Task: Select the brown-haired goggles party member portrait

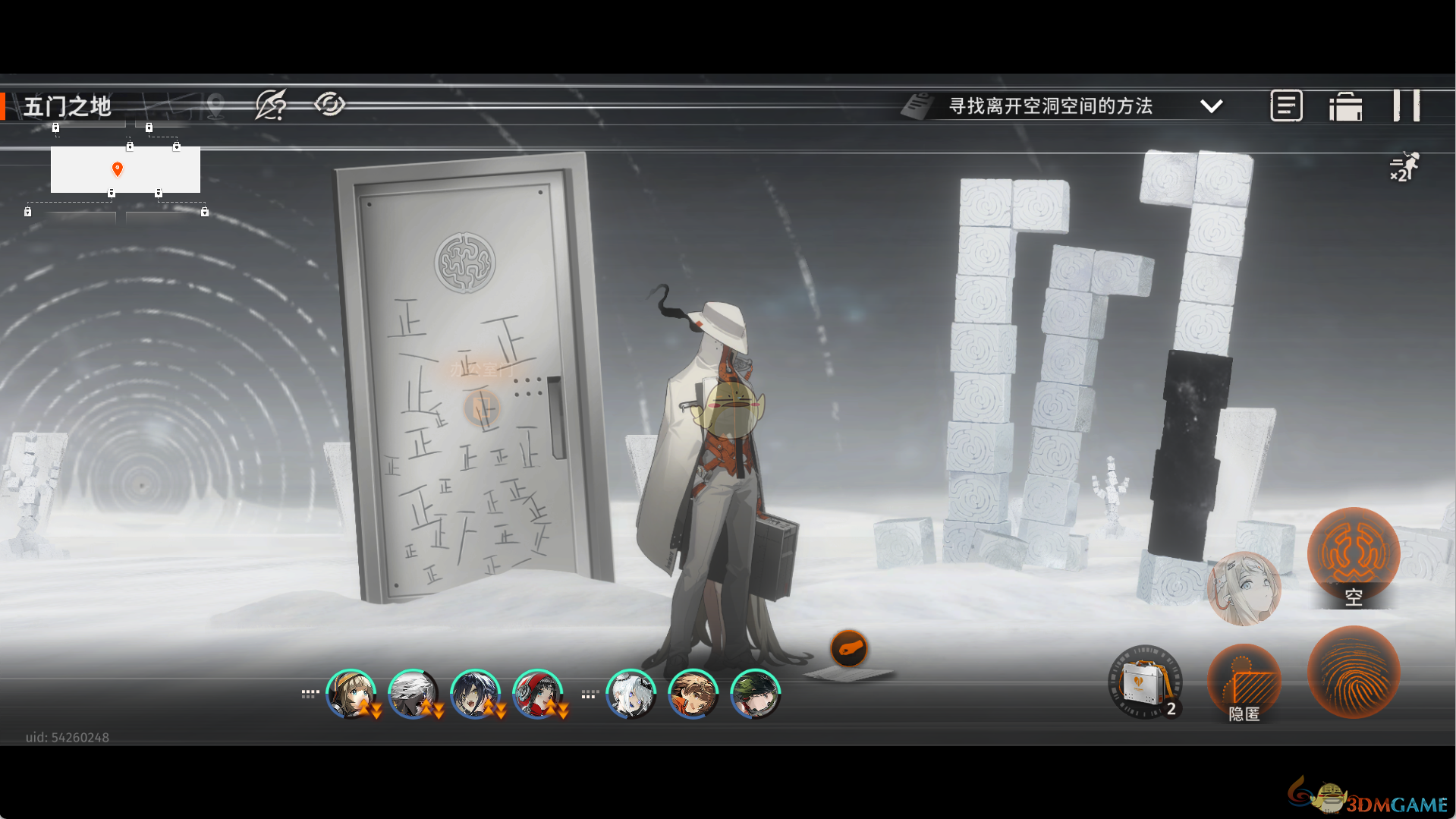Action: (693, 694)
